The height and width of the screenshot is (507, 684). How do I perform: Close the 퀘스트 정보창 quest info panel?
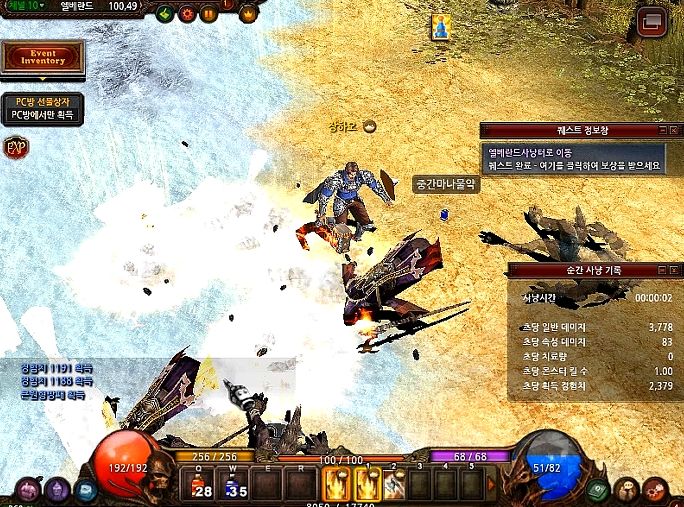tap(676, 130)
